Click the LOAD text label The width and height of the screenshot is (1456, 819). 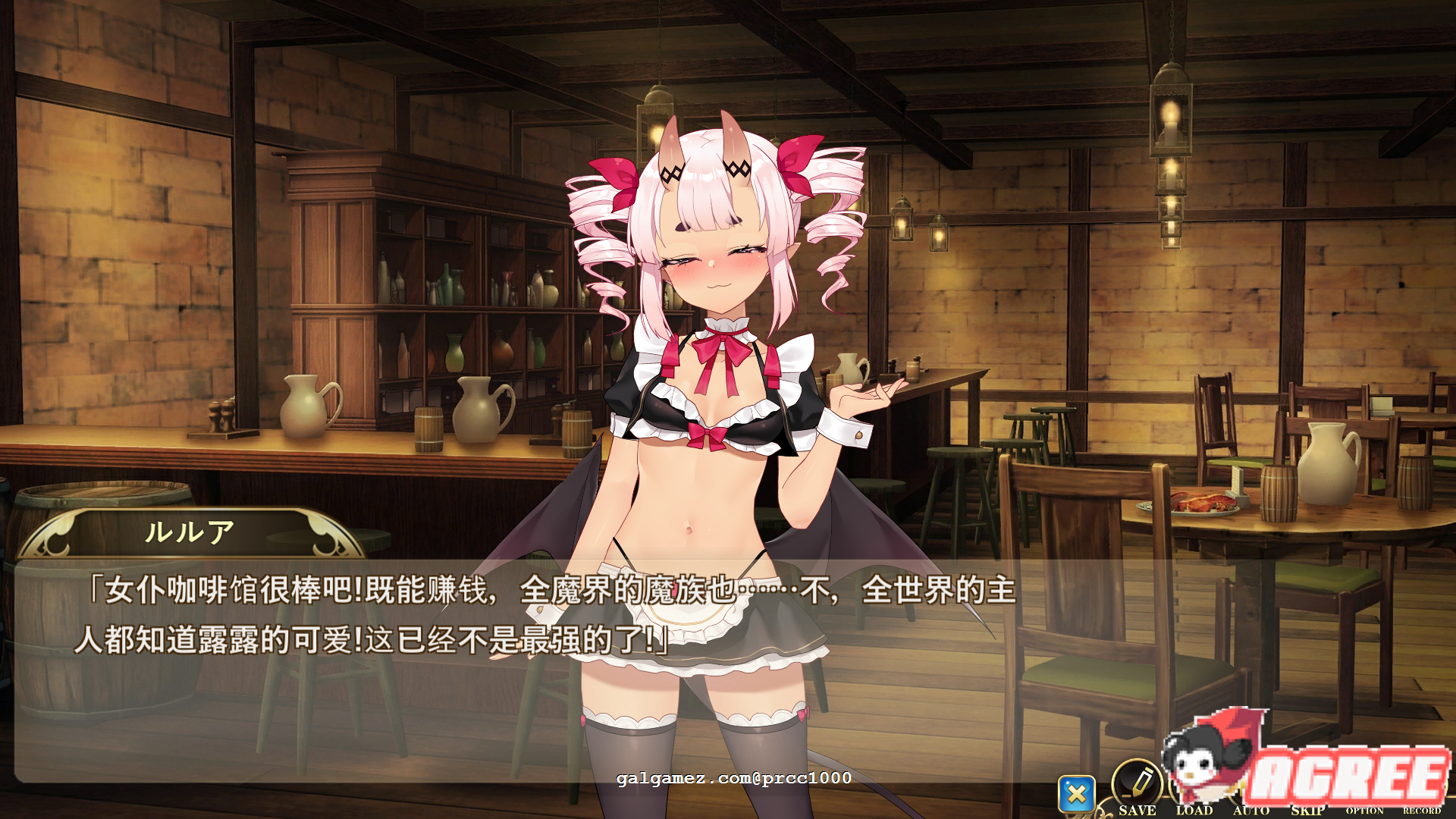(1195, 809)
